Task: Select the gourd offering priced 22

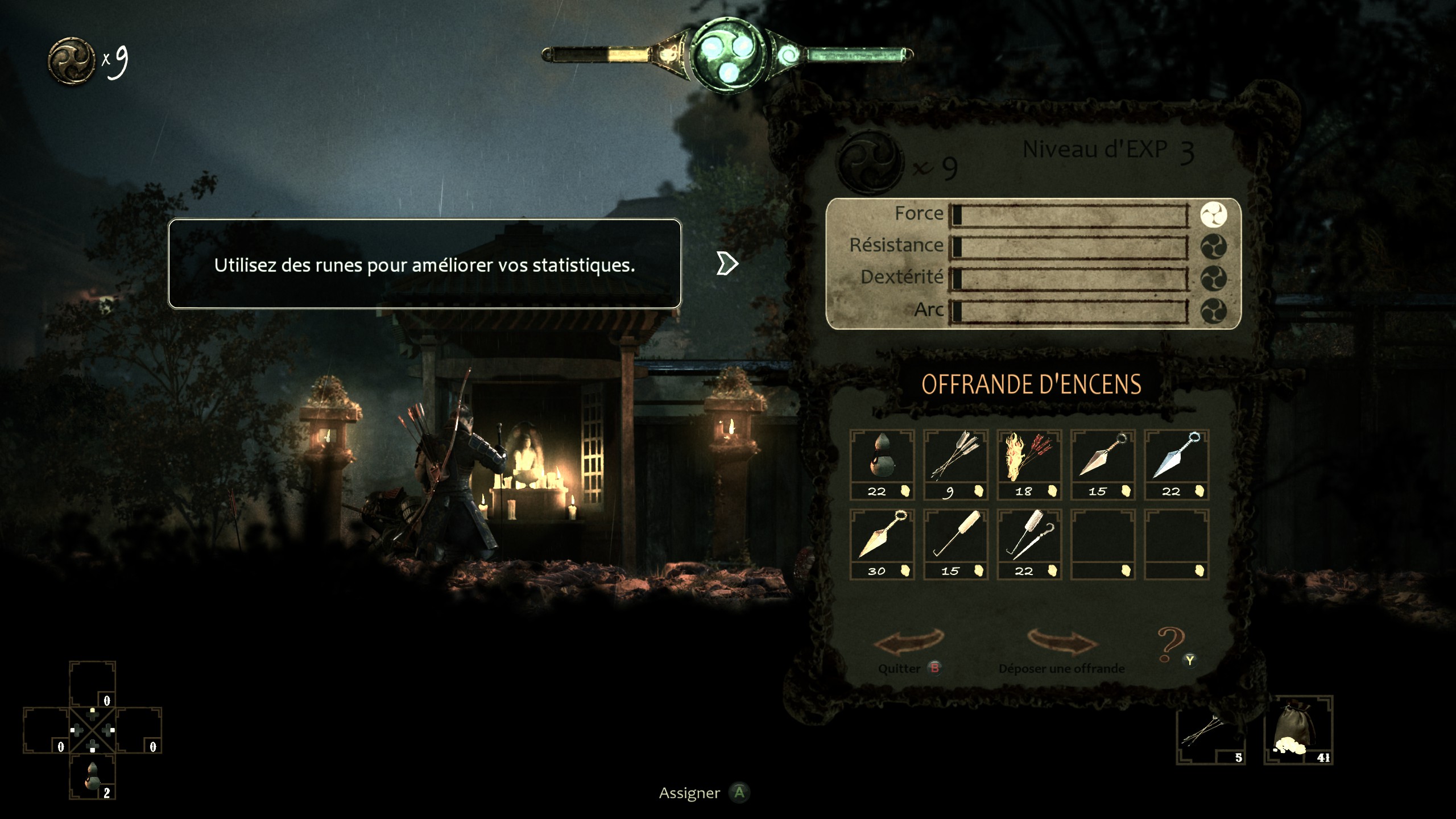Action: pyautogui.click(x=882, y=464)
